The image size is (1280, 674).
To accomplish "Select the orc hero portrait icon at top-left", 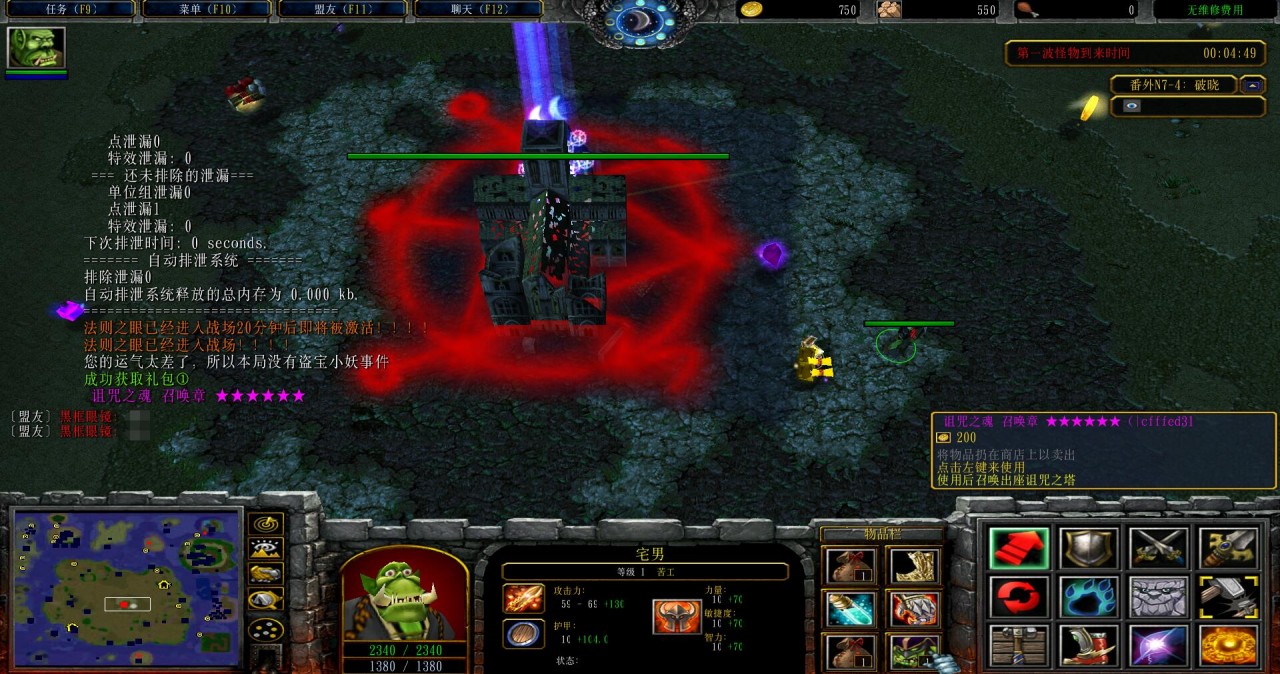I will pos(36,47).
